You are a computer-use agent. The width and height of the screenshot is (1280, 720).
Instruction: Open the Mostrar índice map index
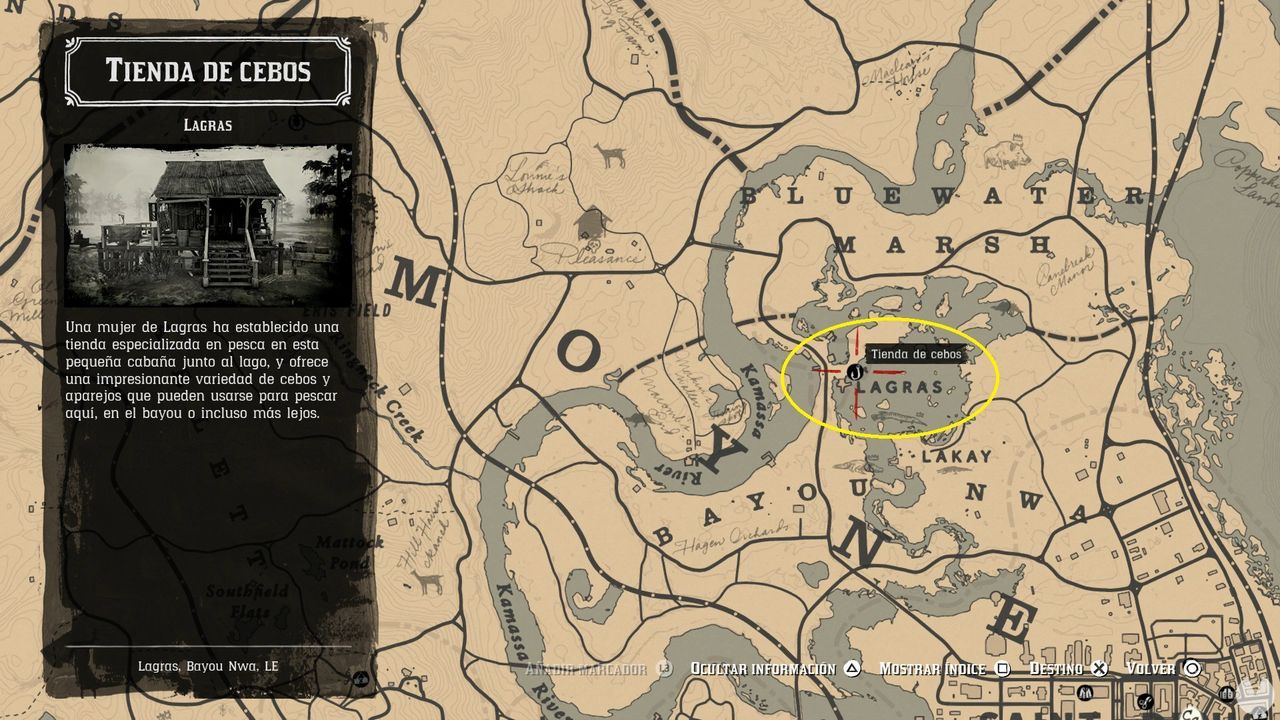click(931, 667)
